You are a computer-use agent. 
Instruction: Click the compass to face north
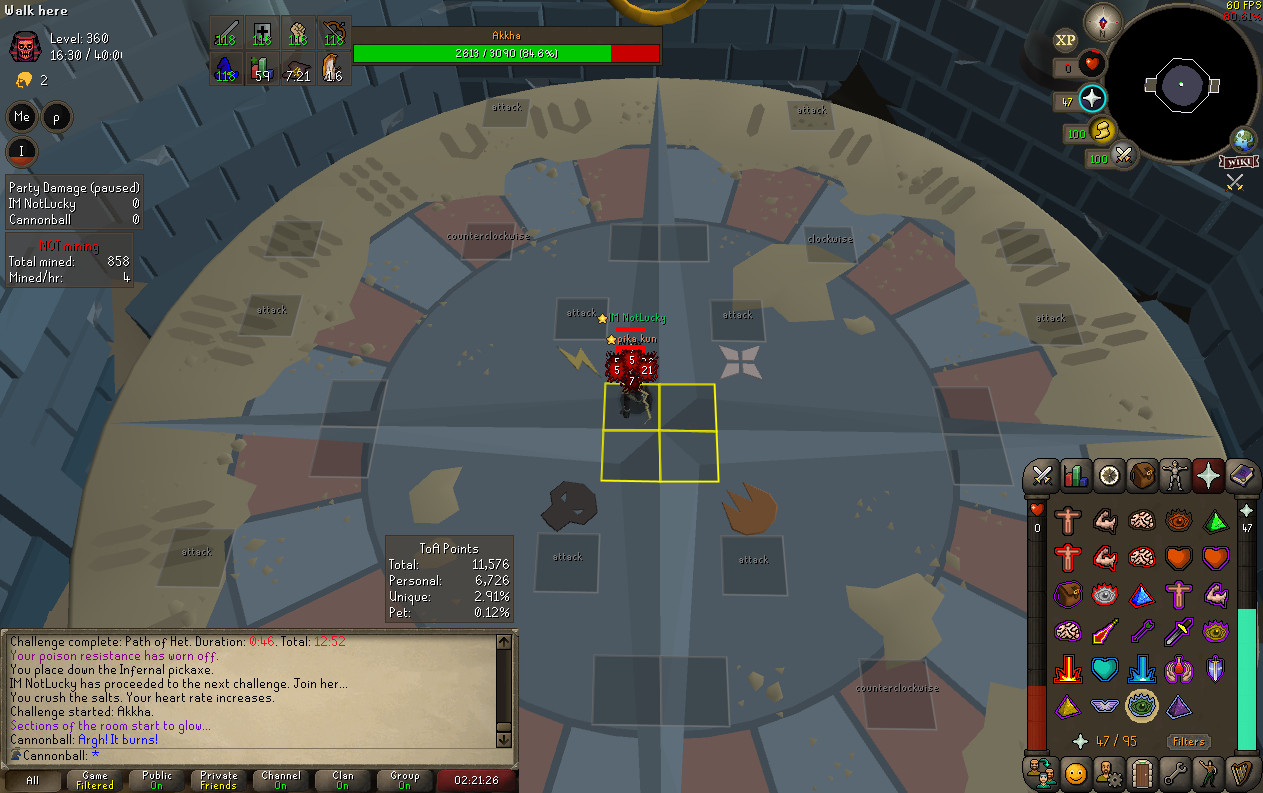tap(1105, 22)
